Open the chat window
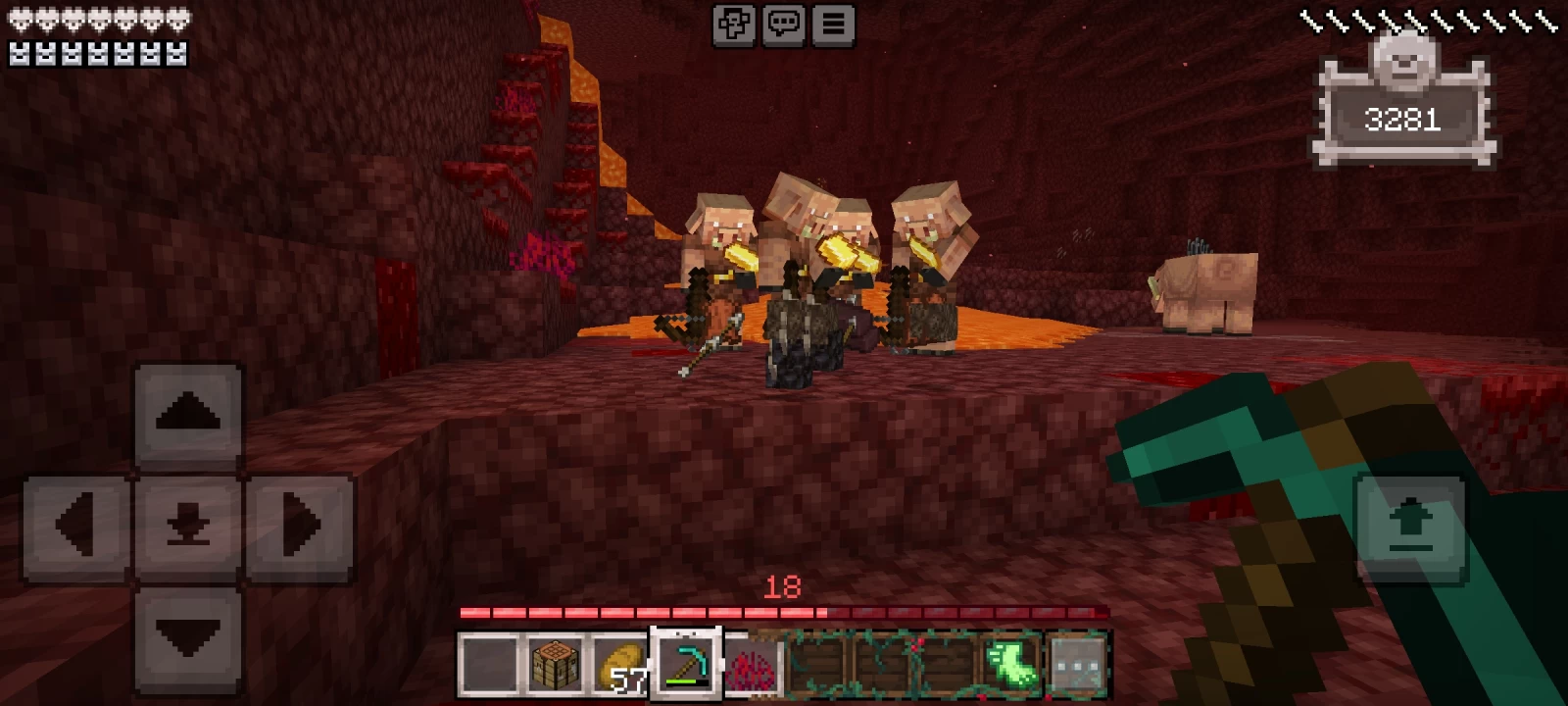The image size is (1568, 706). 783,25
